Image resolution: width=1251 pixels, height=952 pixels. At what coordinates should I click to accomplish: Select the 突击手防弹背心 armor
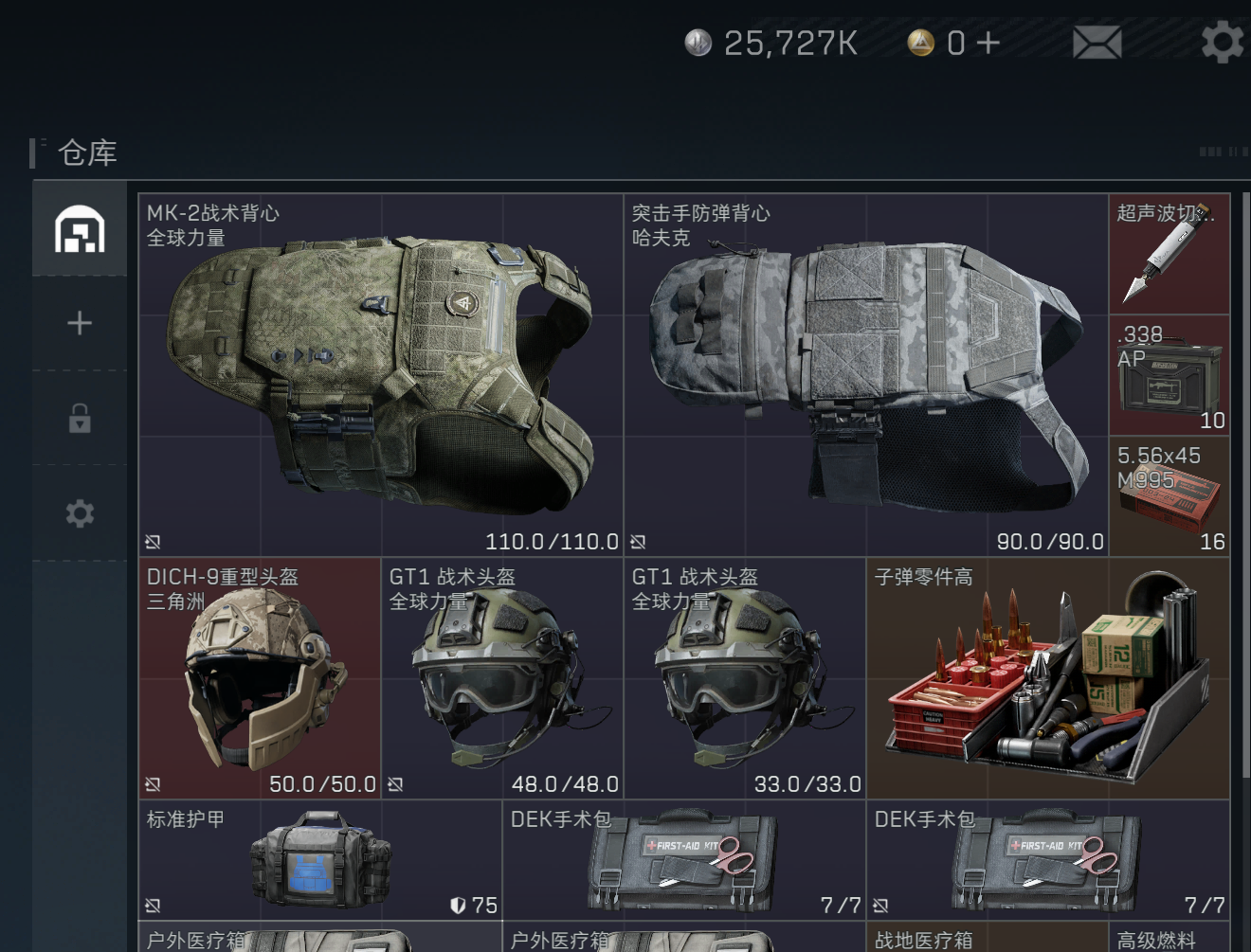coord(865,375)
